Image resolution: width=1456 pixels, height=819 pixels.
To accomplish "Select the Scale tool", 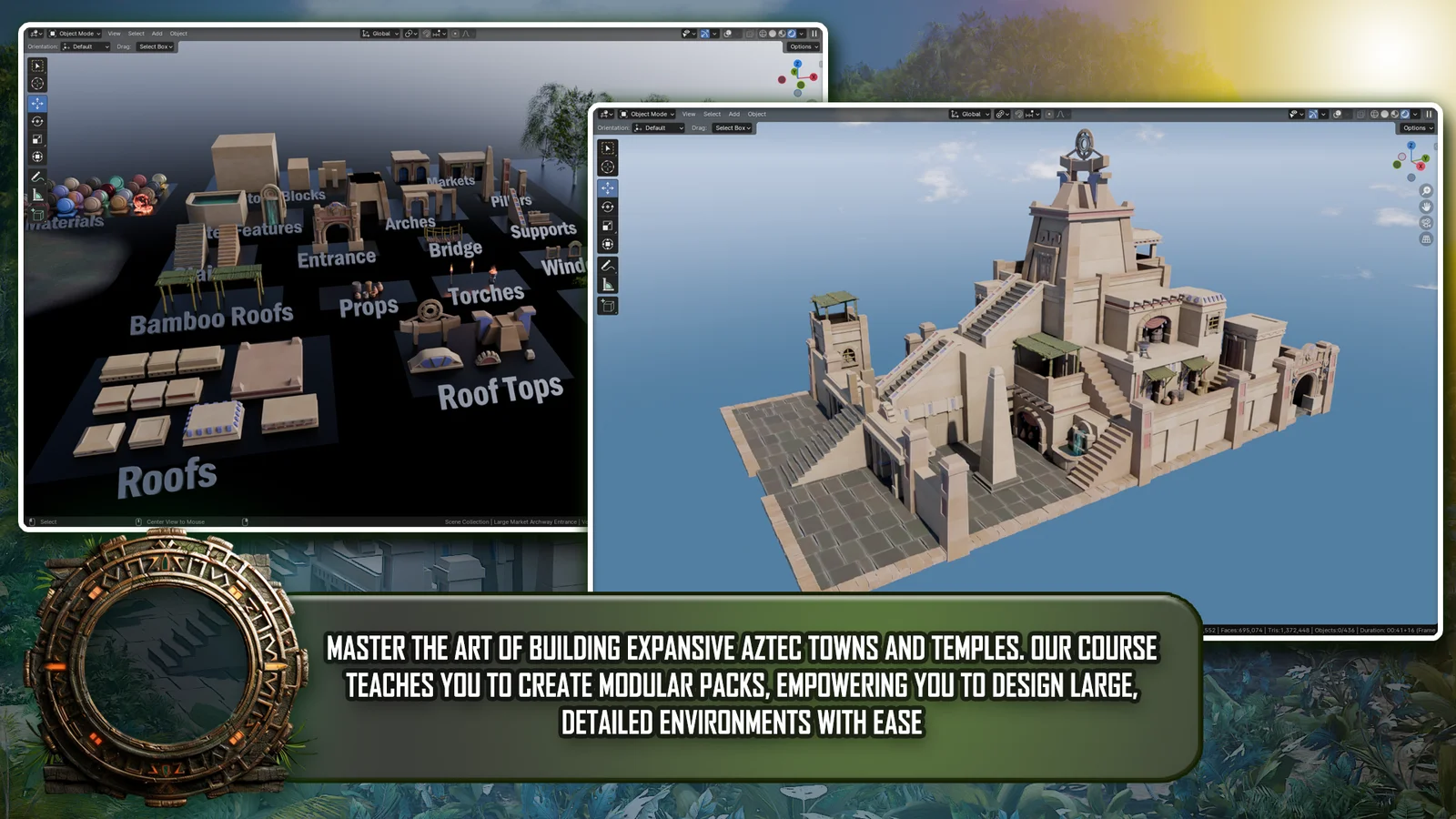I will [607, 225].
